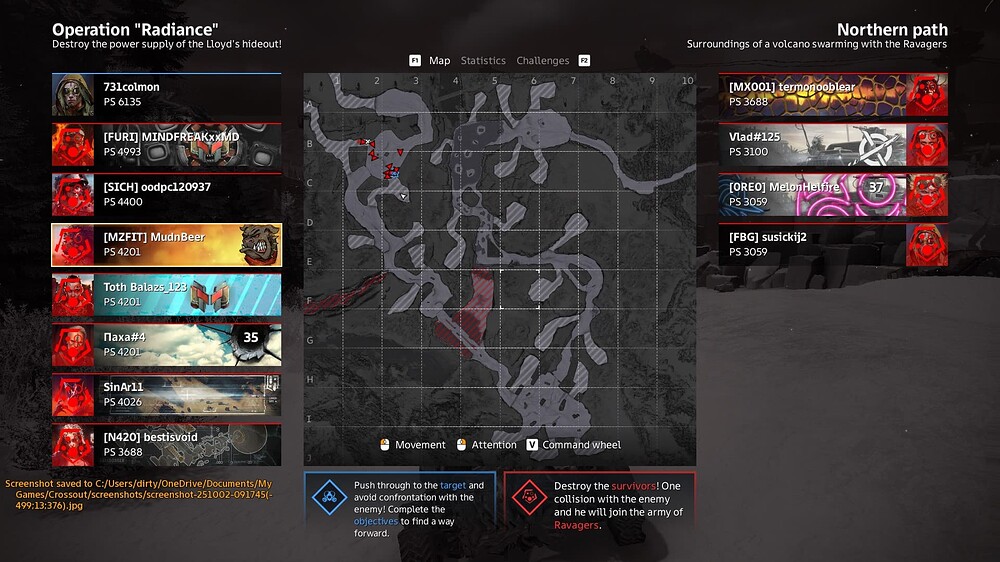Select enemy player termonooblear
1000x562 pixels.
click(833, 95)
